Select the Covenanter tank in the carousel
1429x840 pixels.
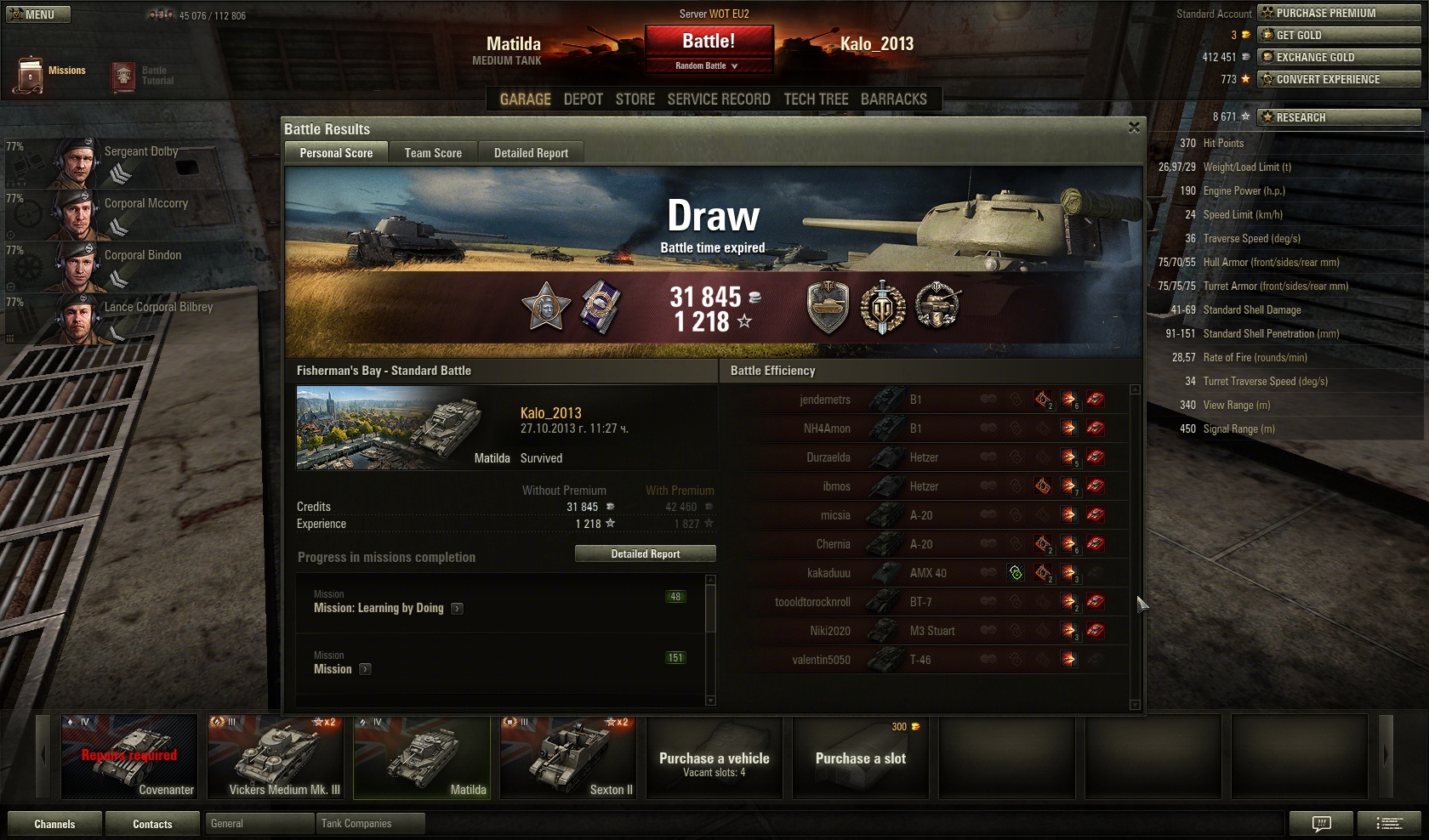[x=129, y=757]
